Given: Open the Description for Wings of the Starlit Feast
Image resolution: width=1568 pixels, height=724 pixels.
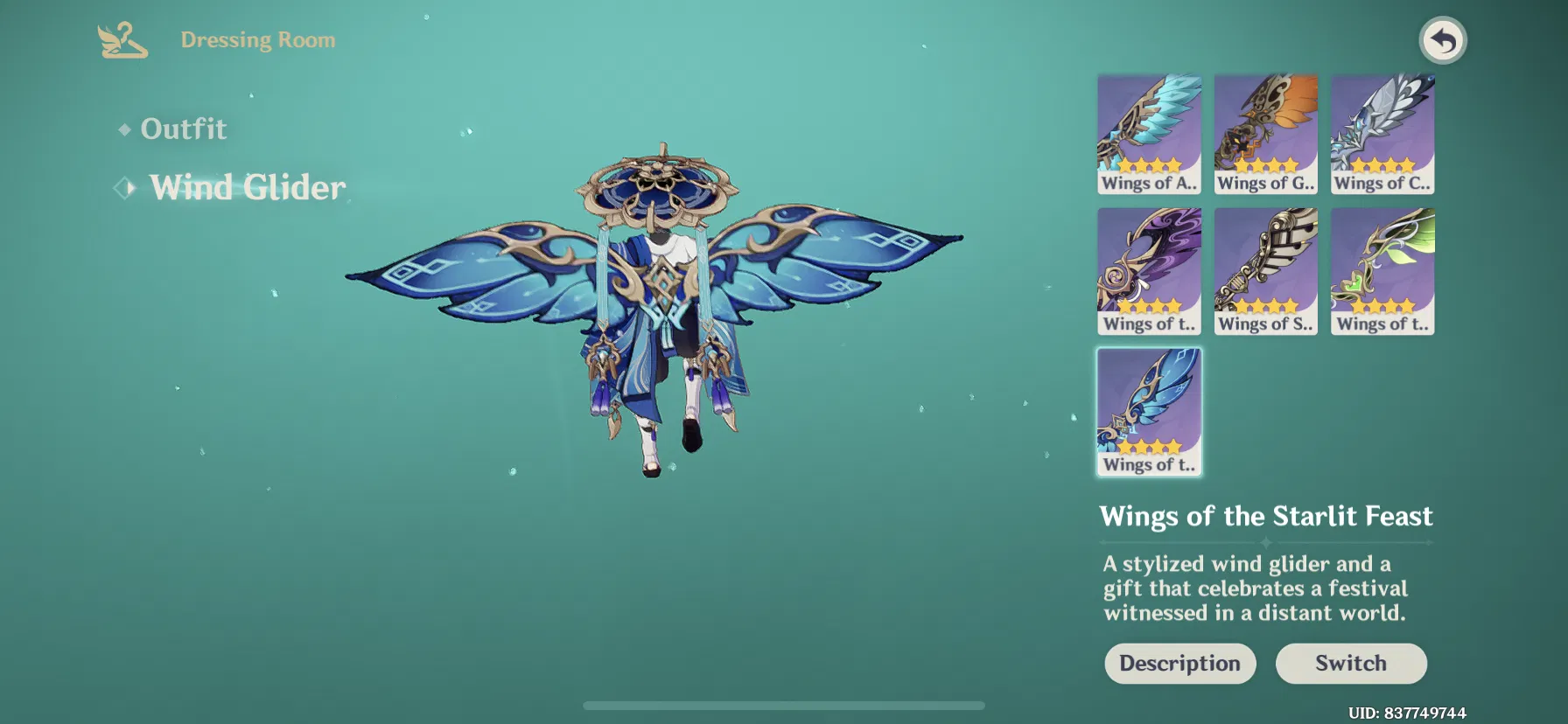Looking at the screenshot, I should [x=1179, y=663].
